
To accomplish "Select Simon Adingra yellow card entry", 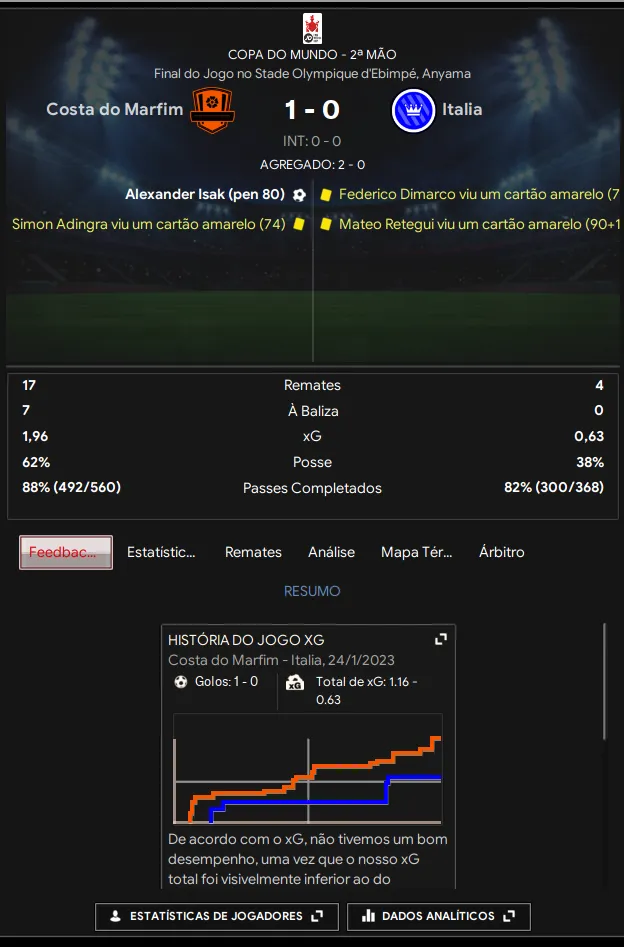I will point(149,224).
